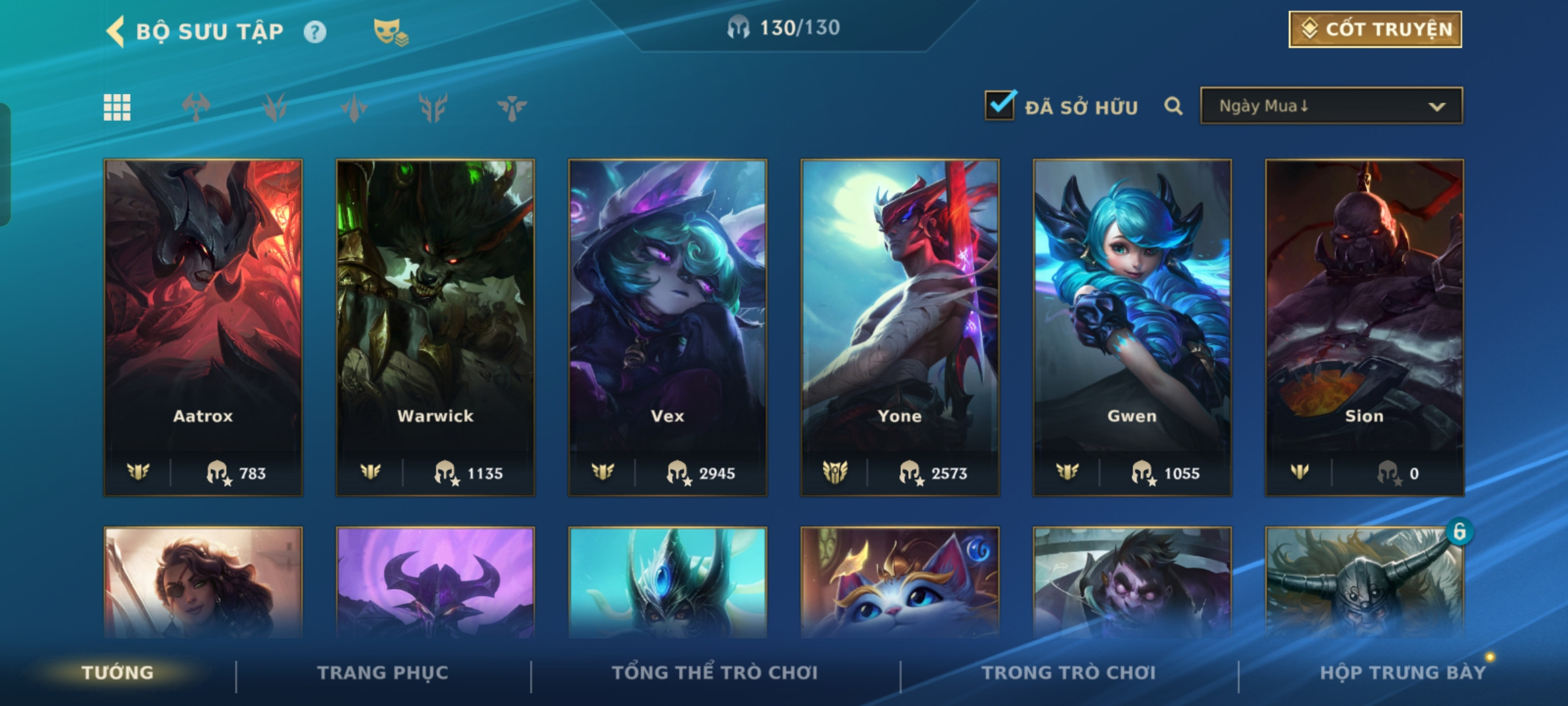Go to the Hộp Trưng Bày tab
The width and height of the screenshot is (1568, 706).
point(1403,673)
